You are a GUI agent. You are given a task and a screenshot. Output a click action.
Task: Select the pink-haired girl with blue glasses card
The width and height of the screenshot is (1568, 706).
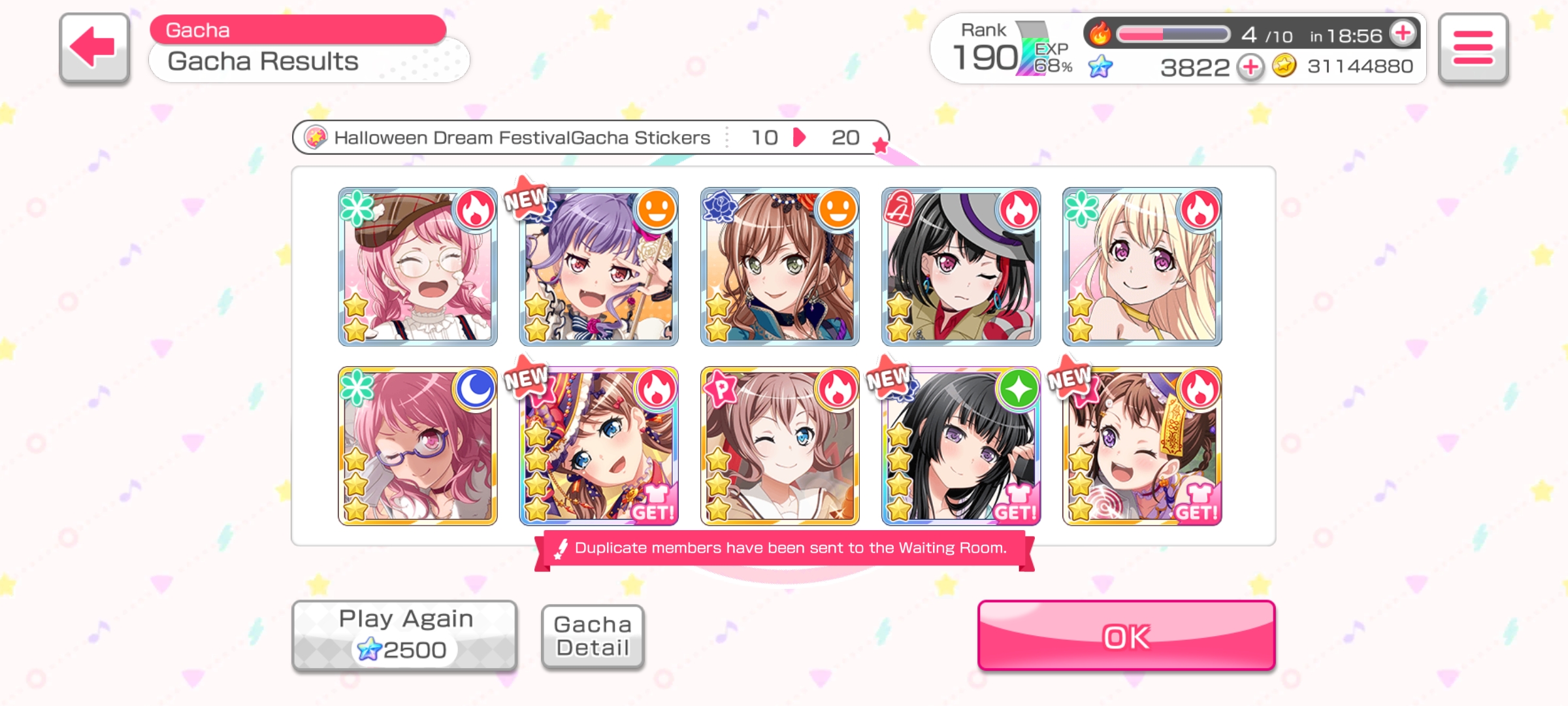[417, 446]
